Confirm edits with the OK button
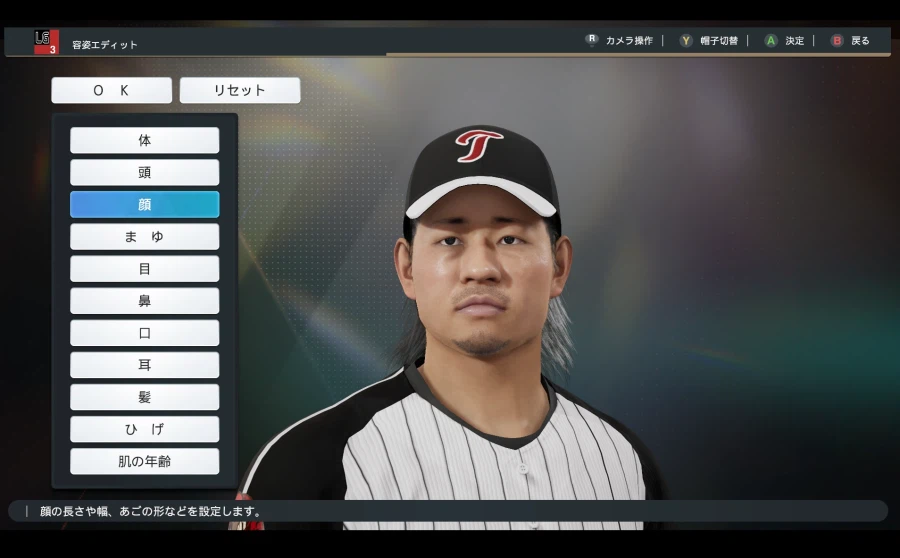900x558 pixels. pos(111,90)
